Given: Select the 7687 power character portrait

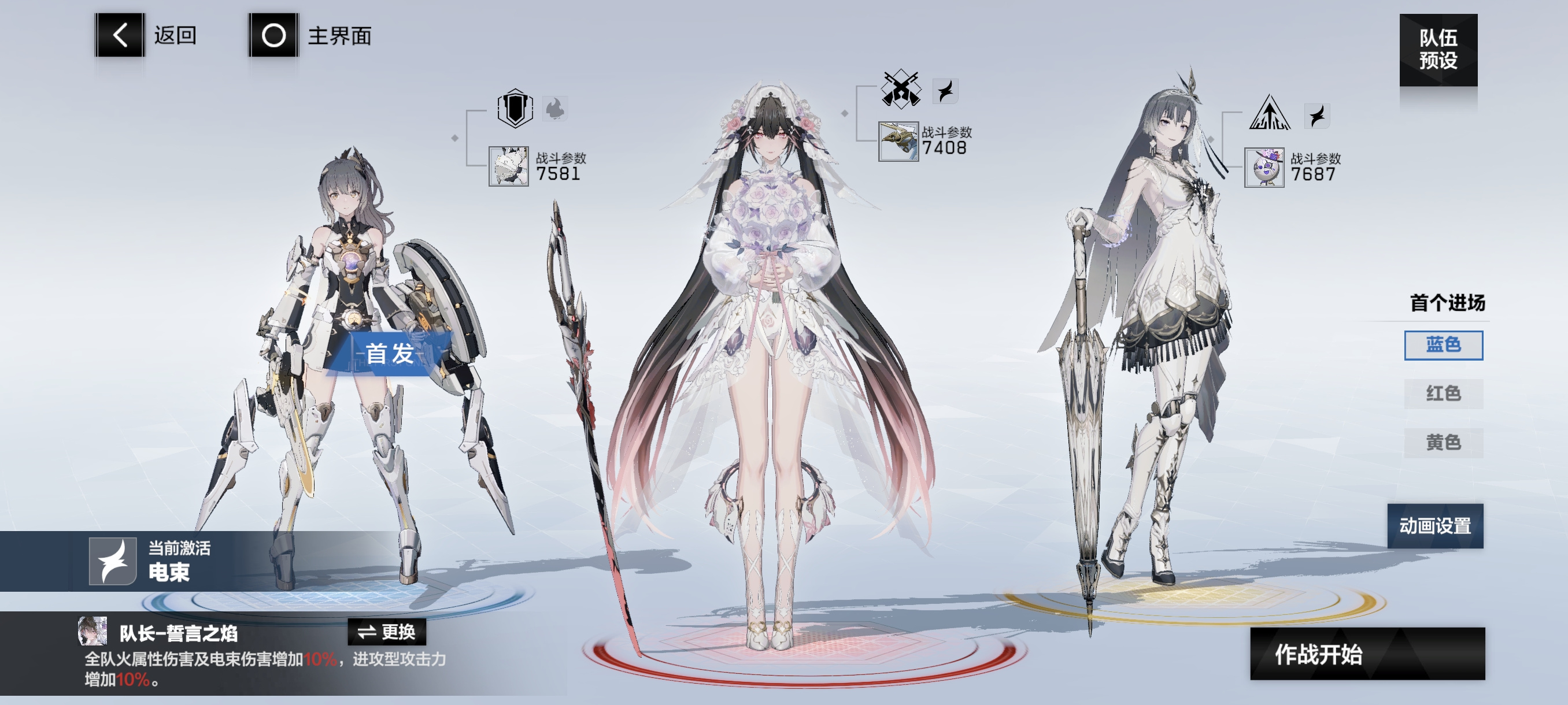Looking at the screenshot, I should (x=1264, y=167).
